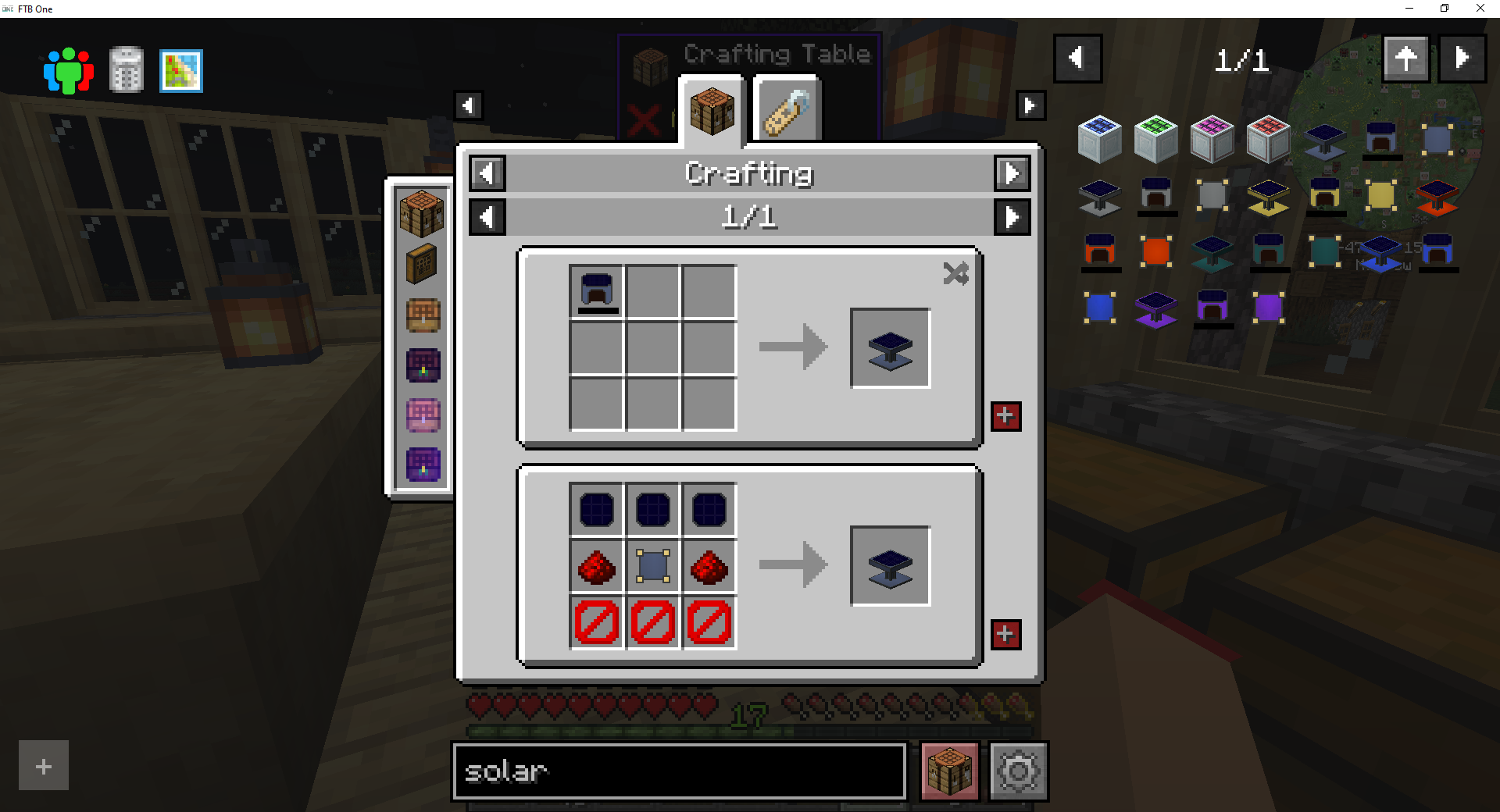Select the chest workstation in the left sidebar
The image size is (1500, 812).
pos(422,316)
